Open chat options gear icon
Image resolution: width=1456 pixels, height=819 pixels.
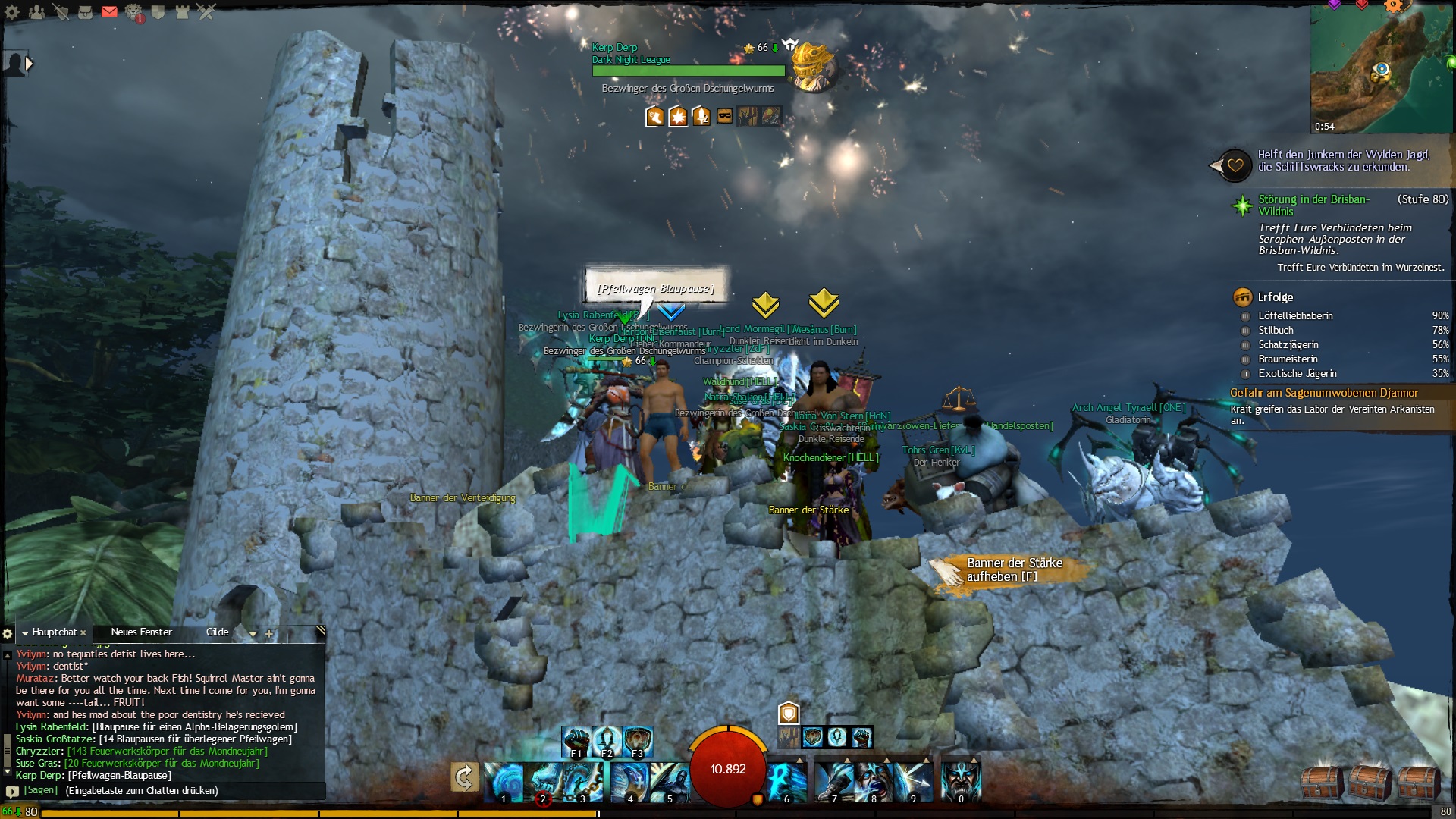click(8, 633)
